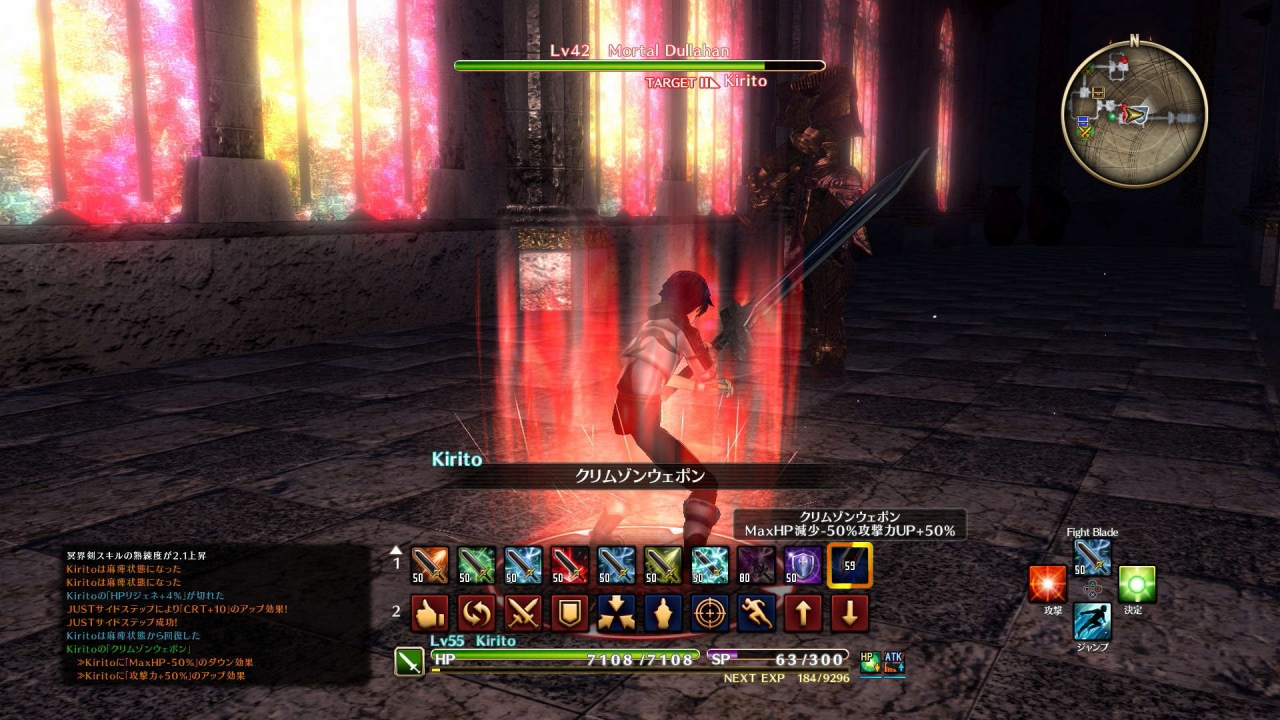Trigger the dark purple sword skill
This screenshot has height=720, width=1280.
pos(756,565)
